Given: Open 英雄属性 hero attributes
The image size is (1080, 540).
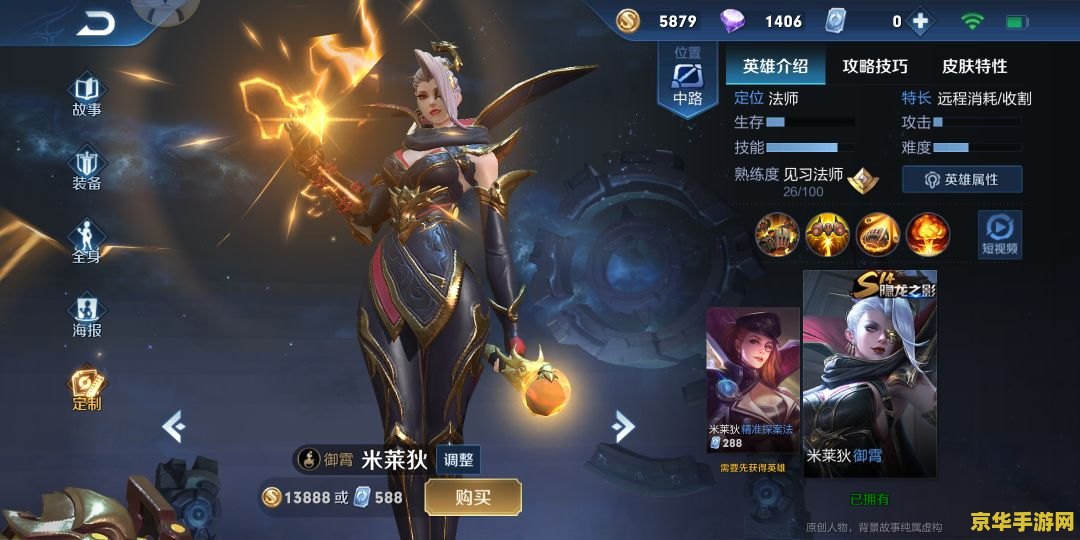Looking at the screenshot, I should point(961,179).
